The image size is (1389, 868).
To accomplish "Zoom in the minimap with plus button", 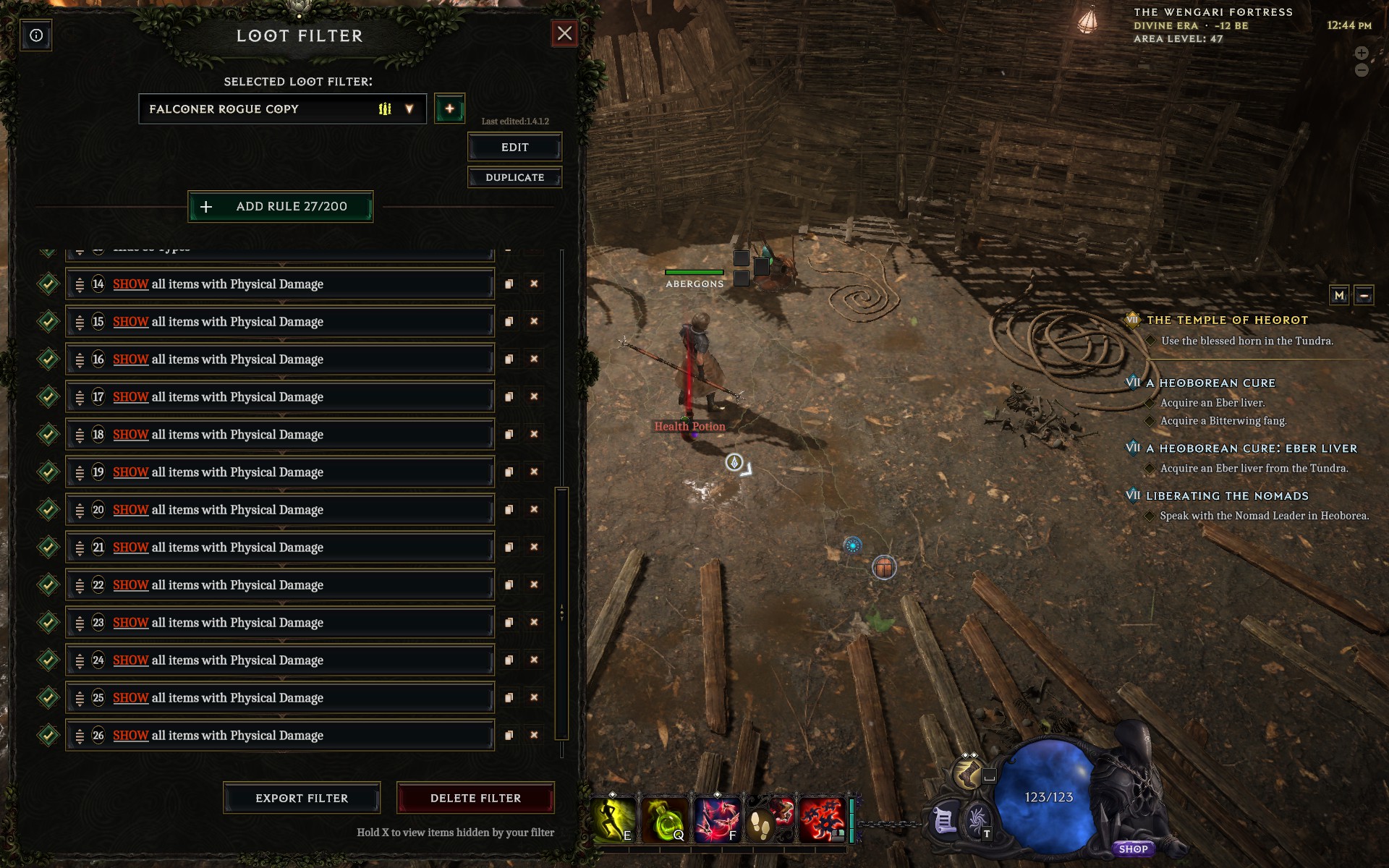I will (1362, 53).
